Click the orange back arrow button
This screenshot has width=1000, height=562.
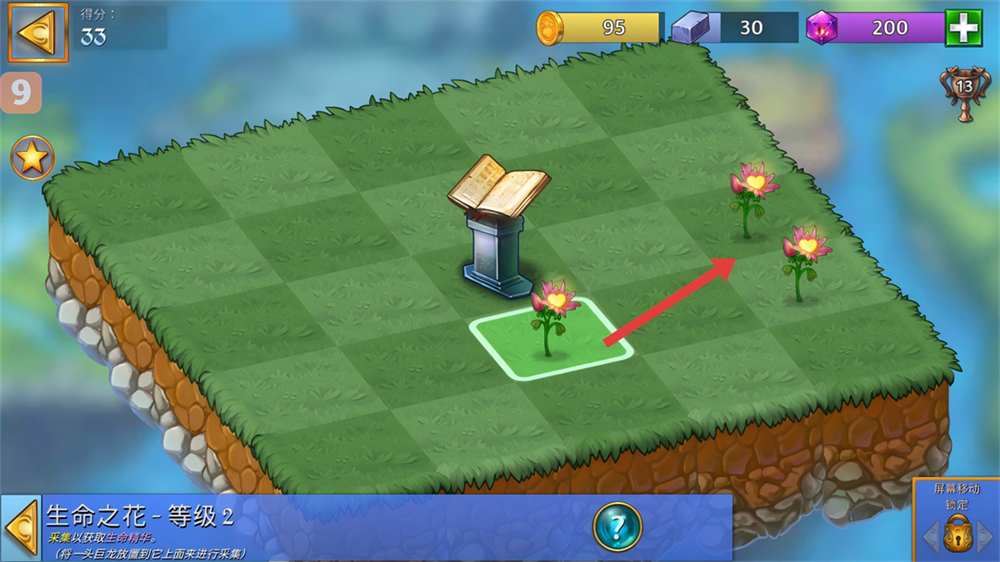click(38, 33)
